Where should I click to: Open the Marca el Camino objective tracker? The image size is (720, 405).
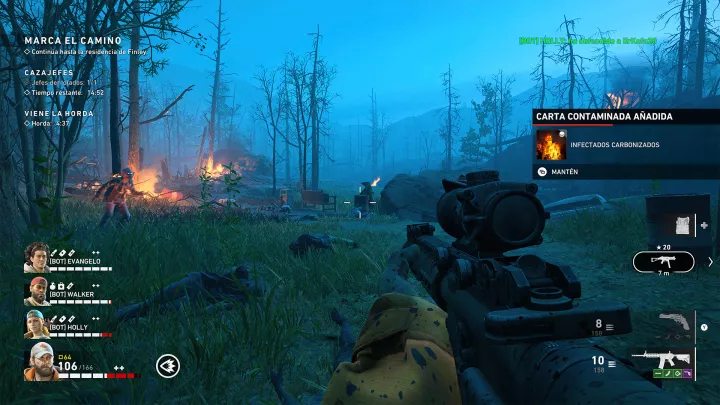[x=73, y=40]
